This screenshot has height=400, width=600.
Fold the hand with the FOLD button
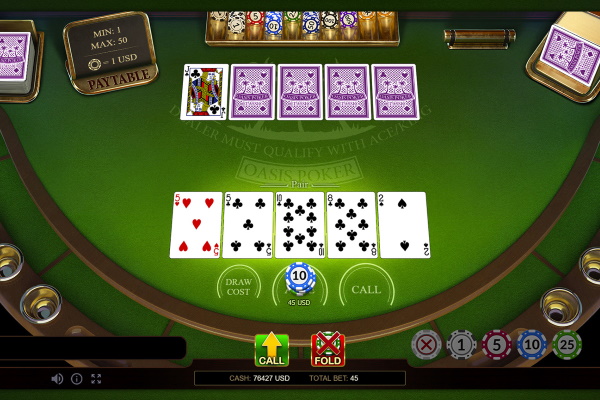(327, 350)
